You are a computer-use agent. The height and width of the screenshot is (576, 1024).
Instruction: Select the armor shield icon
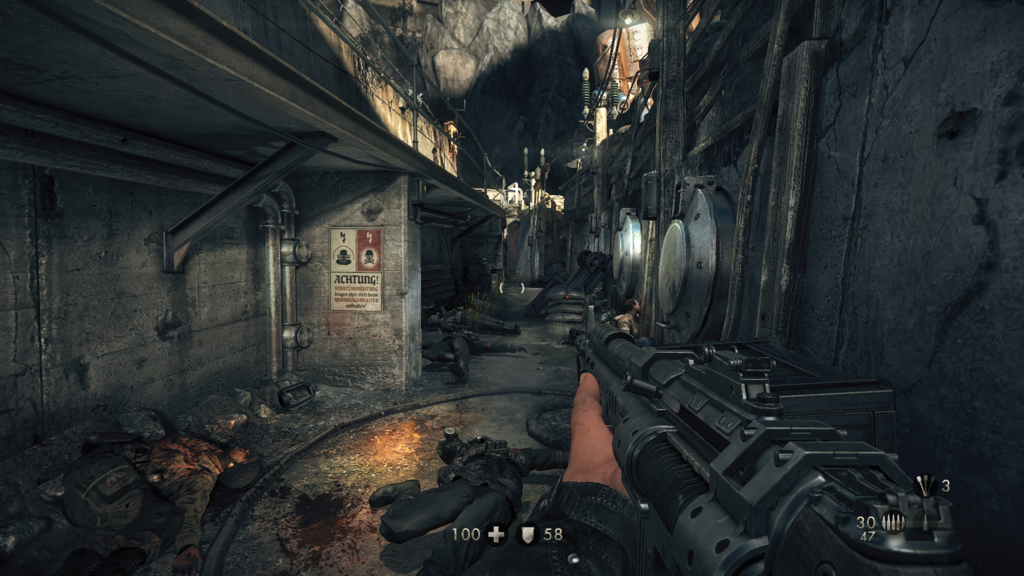pos(526,535)
